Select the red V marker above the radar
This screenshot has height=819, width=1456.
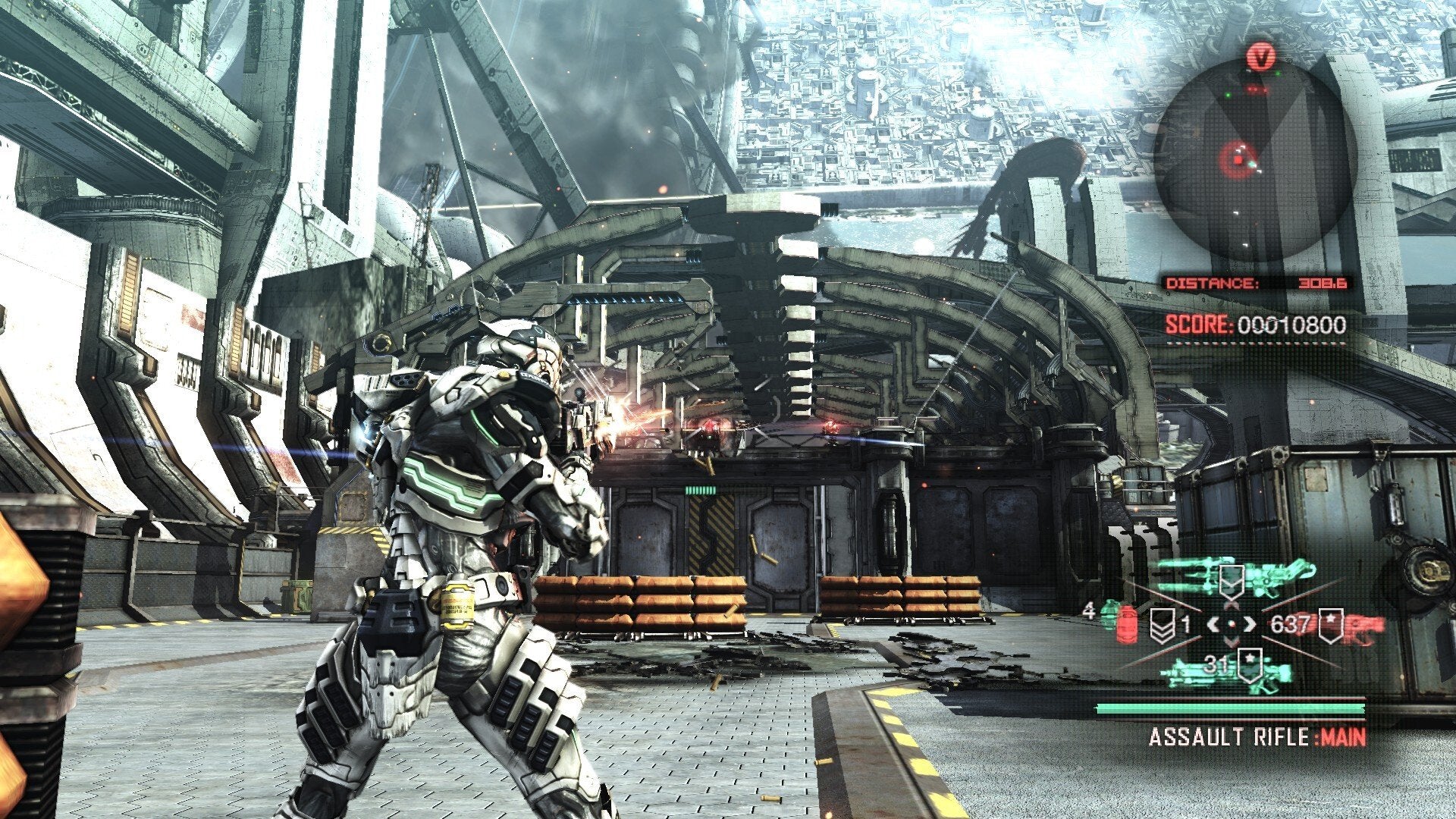1260,58
